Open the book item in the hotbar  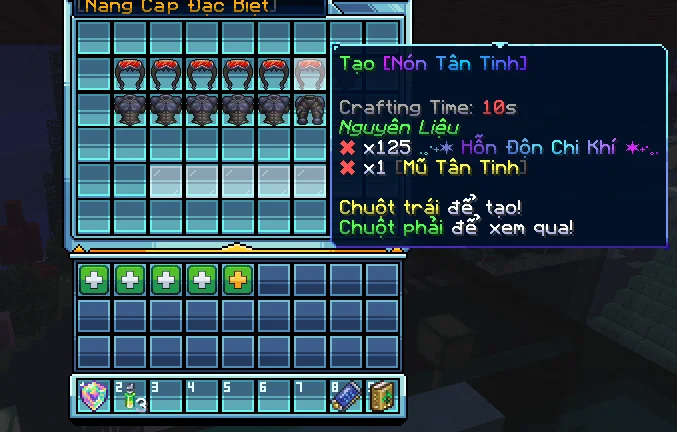point(381,396)
